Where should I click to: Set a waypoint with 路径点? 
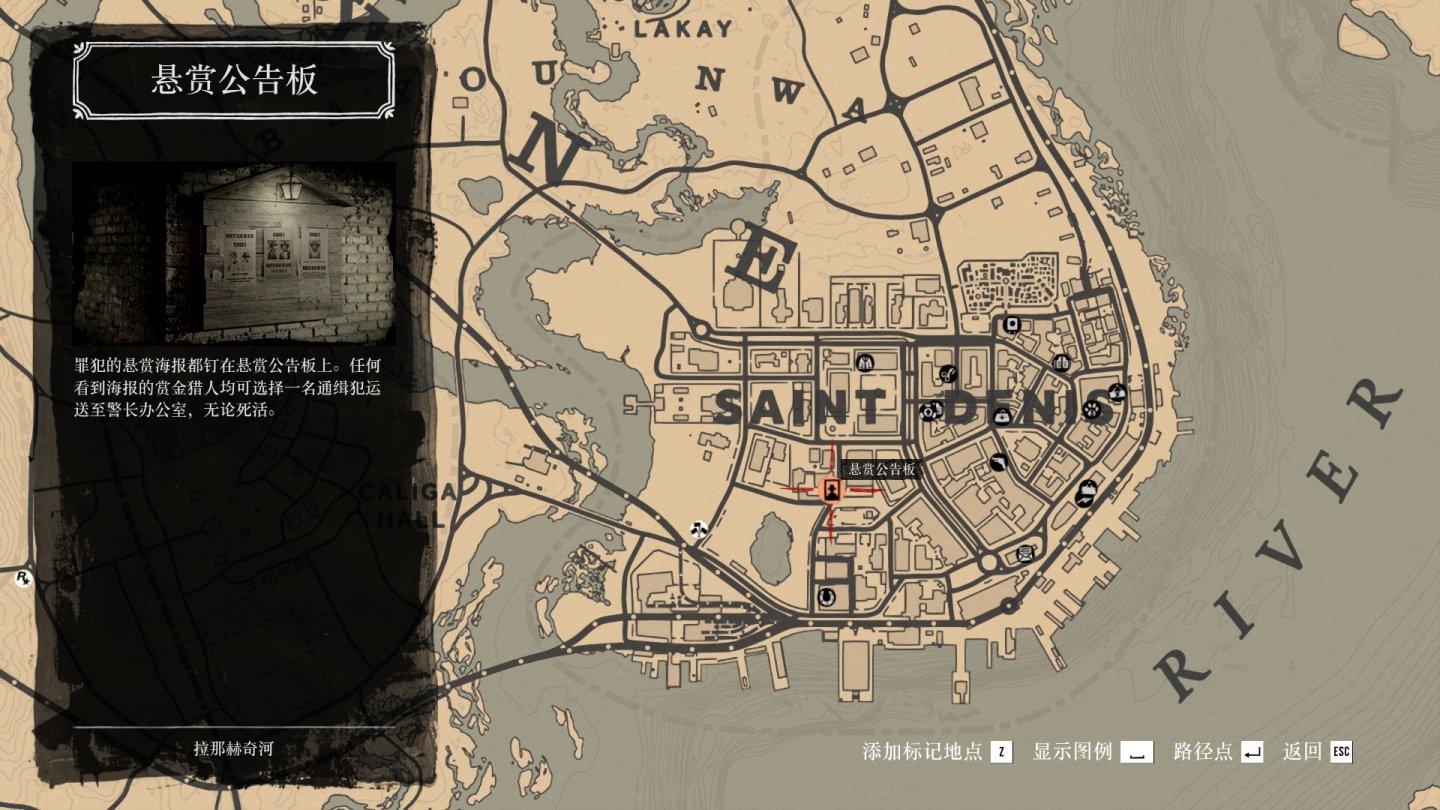1252,752
